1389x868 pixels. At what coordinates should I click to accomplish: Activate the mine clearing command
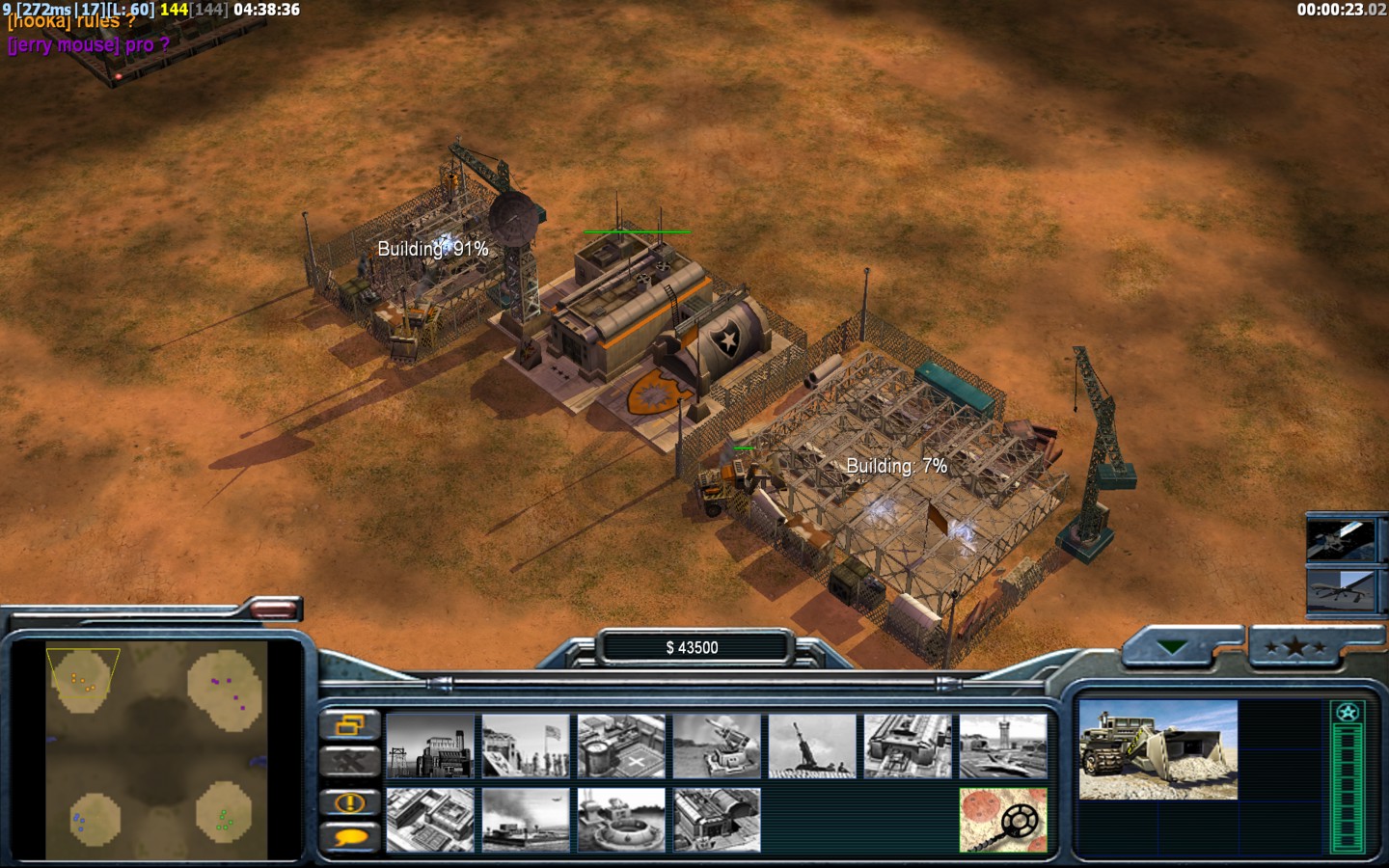[x=1003, y=820]
